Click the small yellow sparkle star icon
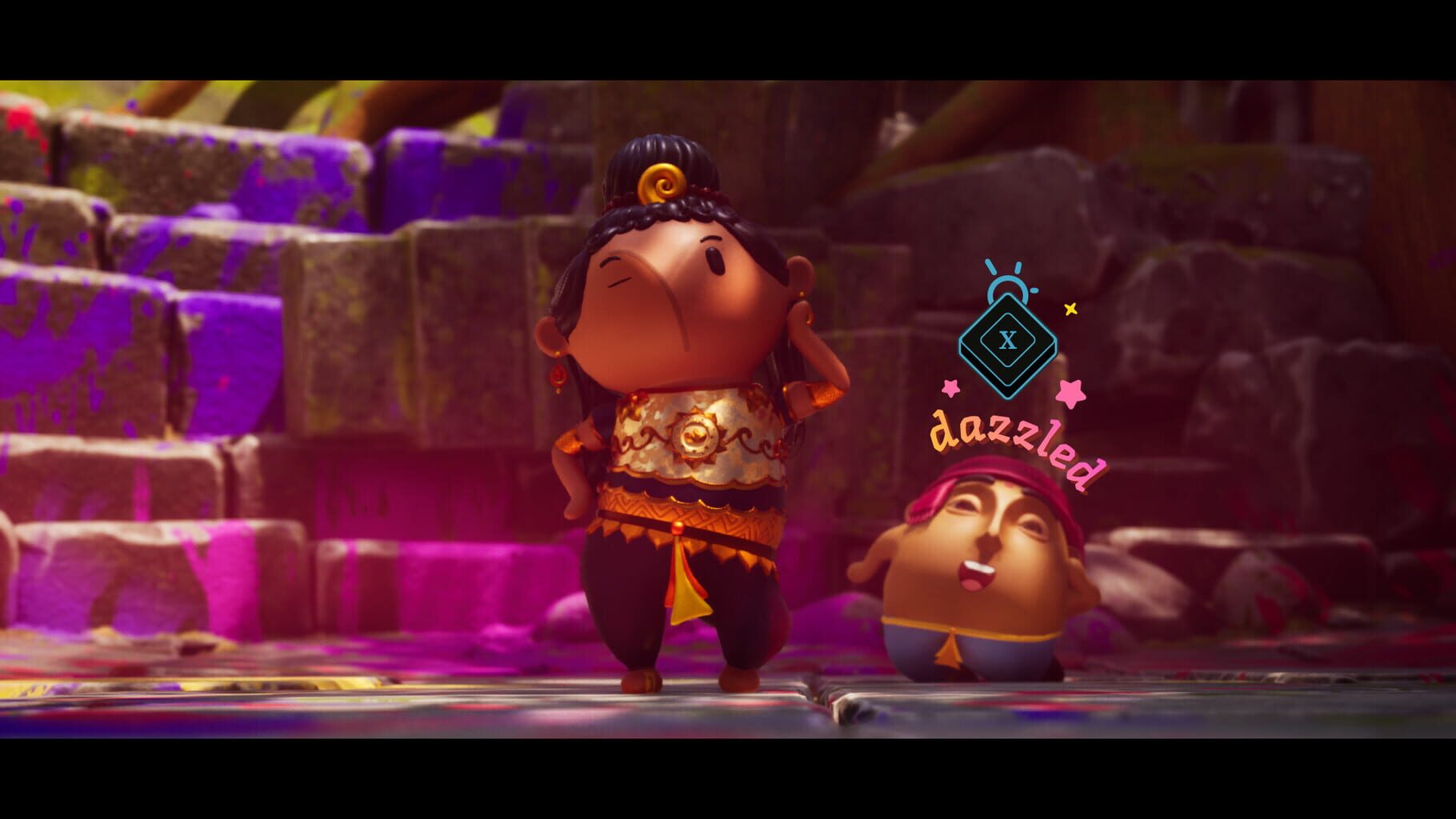1456x819 pixels. (1070, 308)
